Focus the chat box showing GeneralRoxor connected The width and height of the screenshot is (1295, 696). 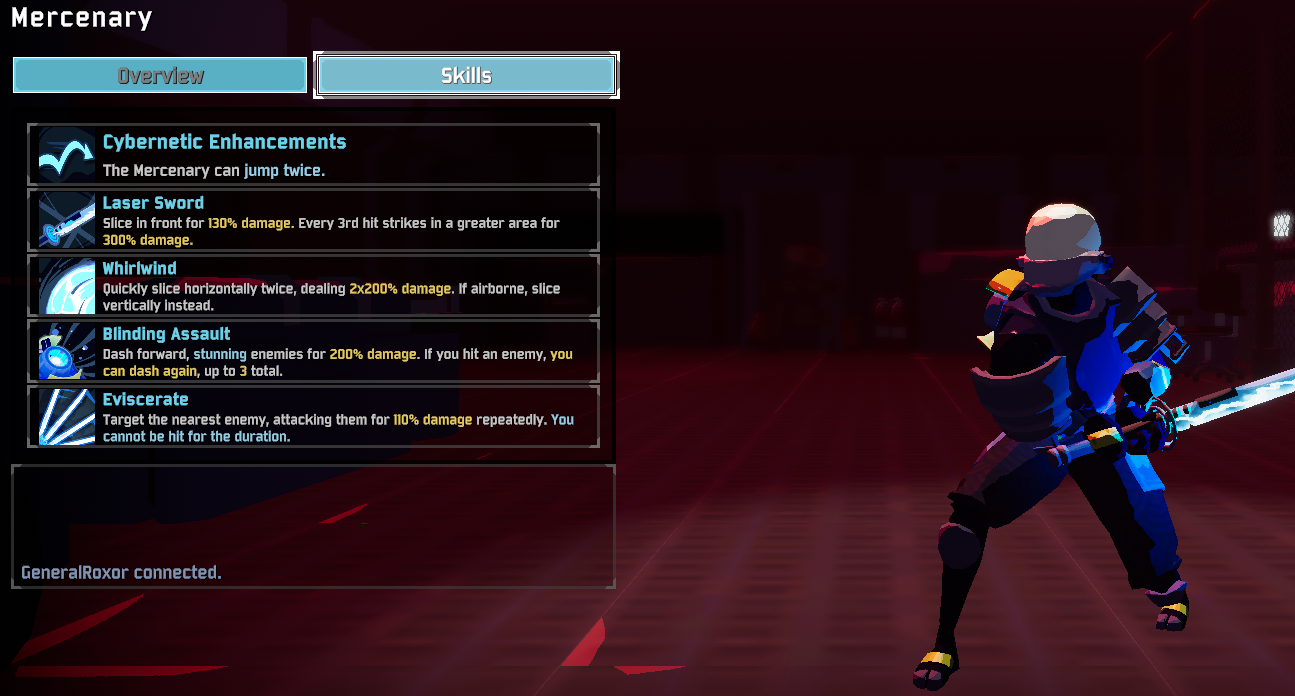[313, 526]
